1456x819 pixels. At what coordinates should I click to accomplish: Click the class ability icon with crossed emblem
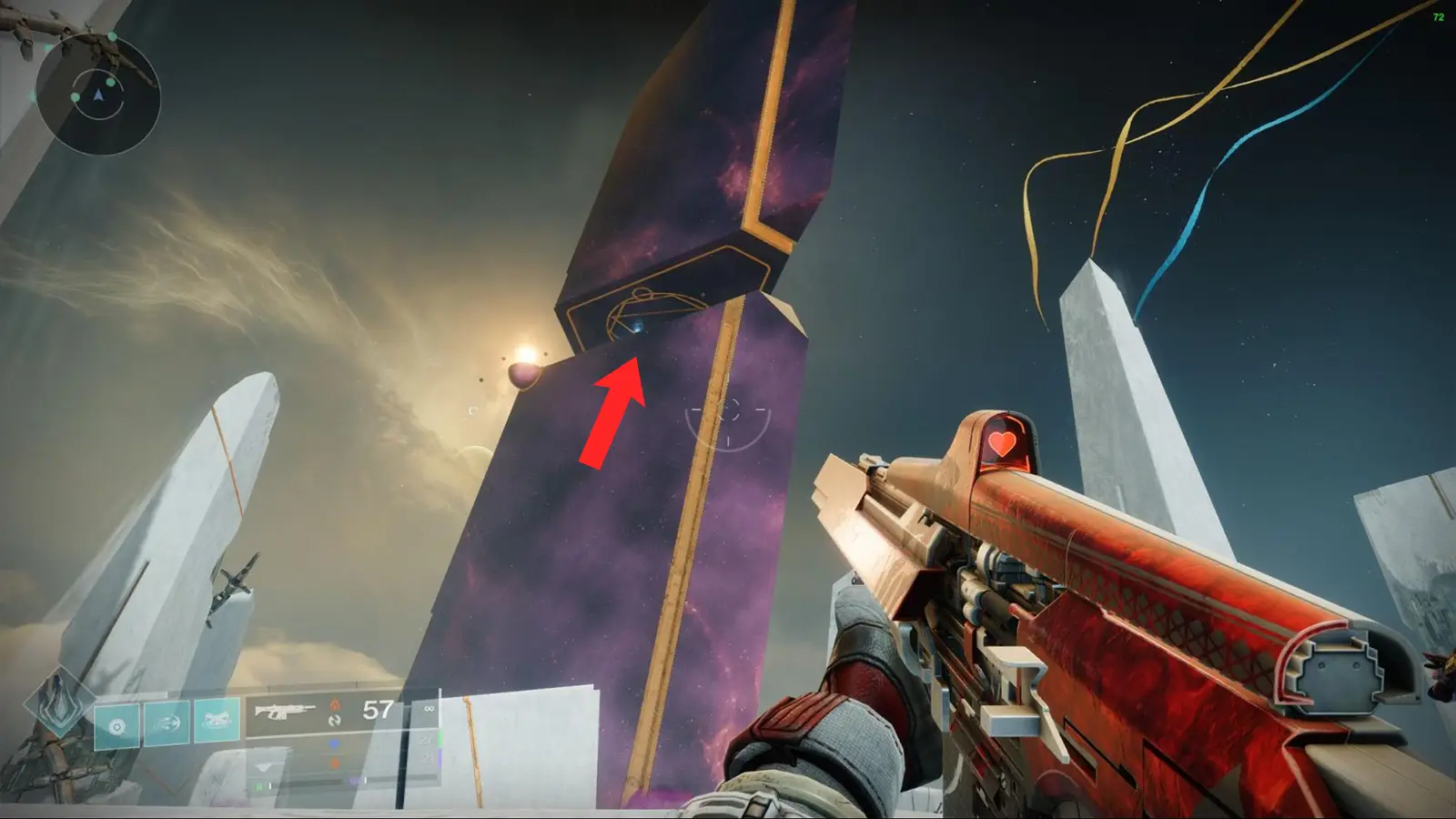[x=218, y=719]
